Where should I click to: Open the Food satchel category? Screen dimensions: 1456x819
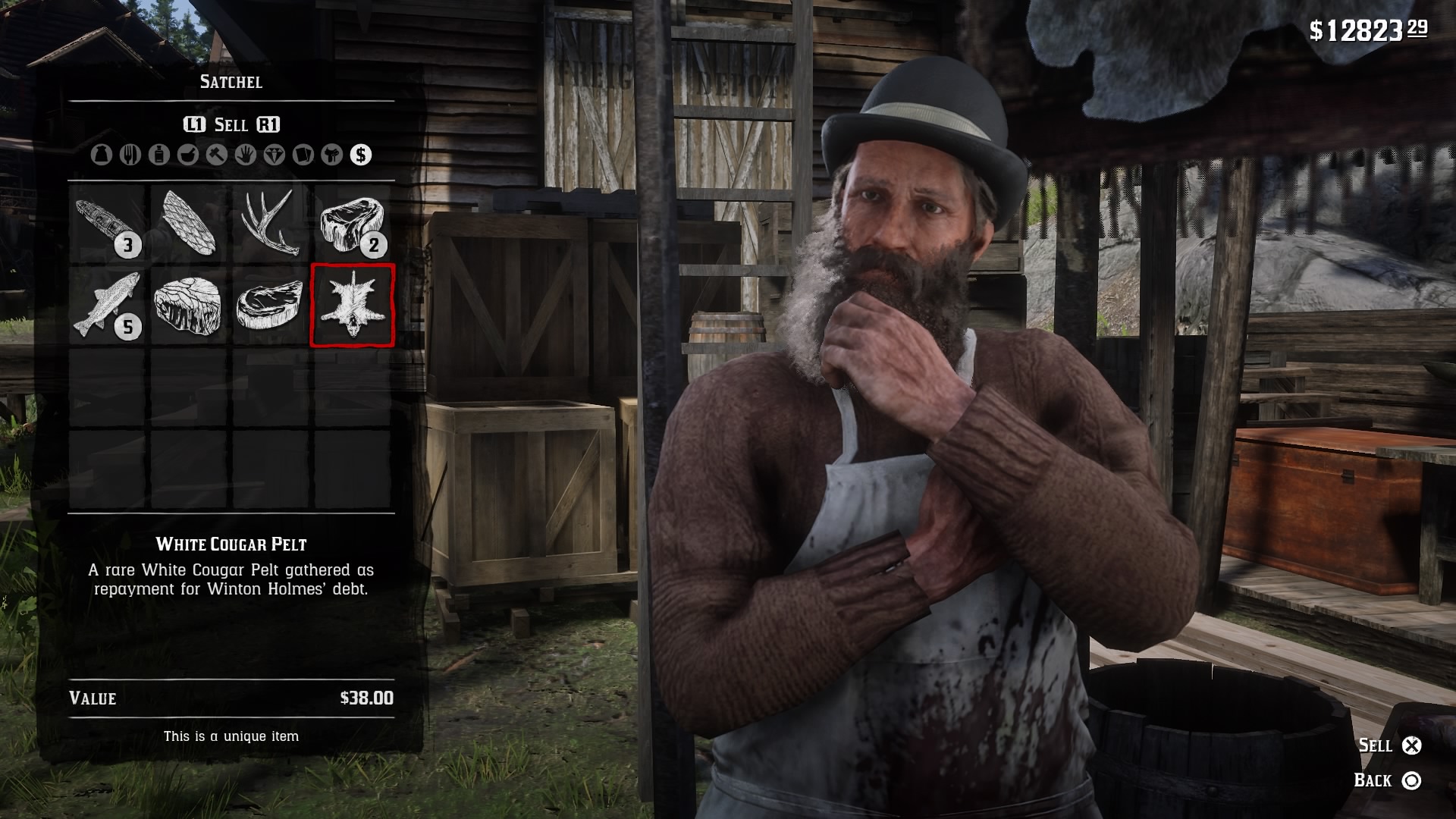coord(130,155)
